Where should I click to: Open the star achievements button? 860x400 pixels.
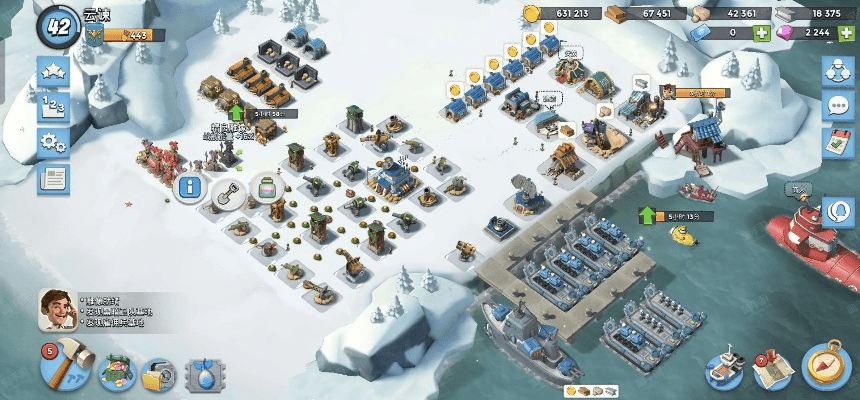pyautogui.click(x=52, y=72)
